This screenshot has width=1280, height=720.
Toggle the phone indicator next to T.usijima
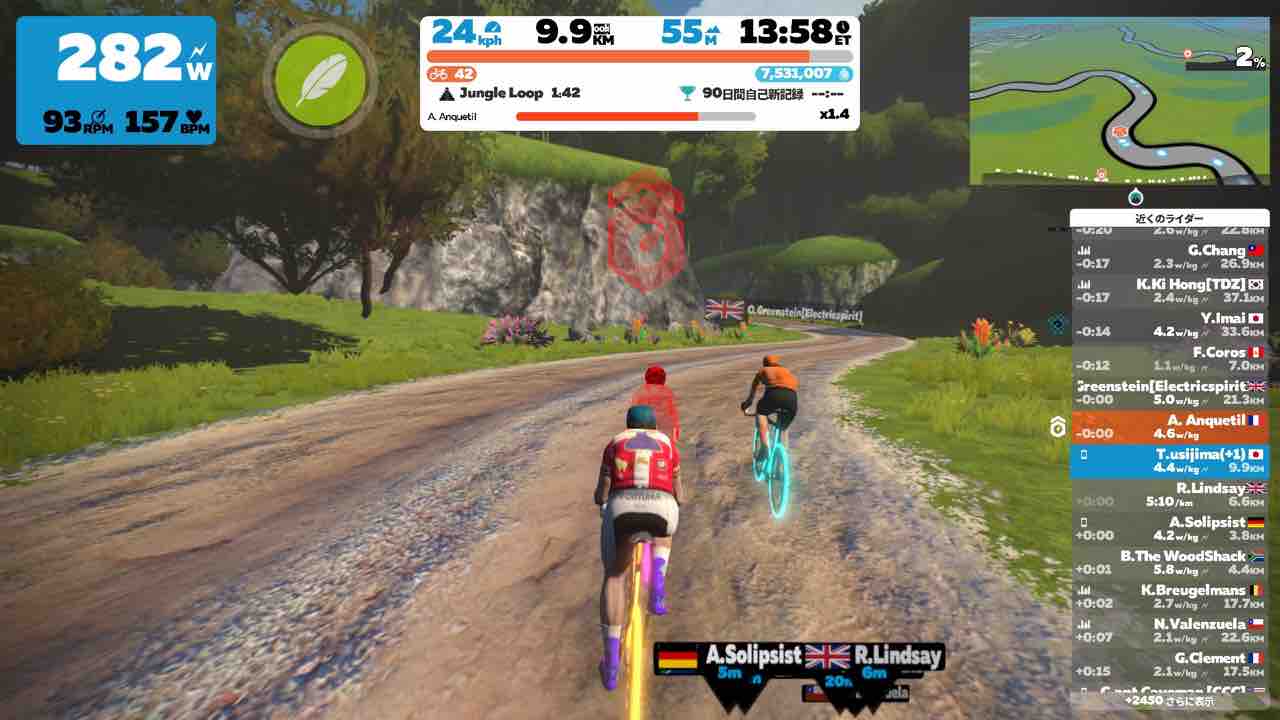pyautogui.click(x=1083, y=454)
